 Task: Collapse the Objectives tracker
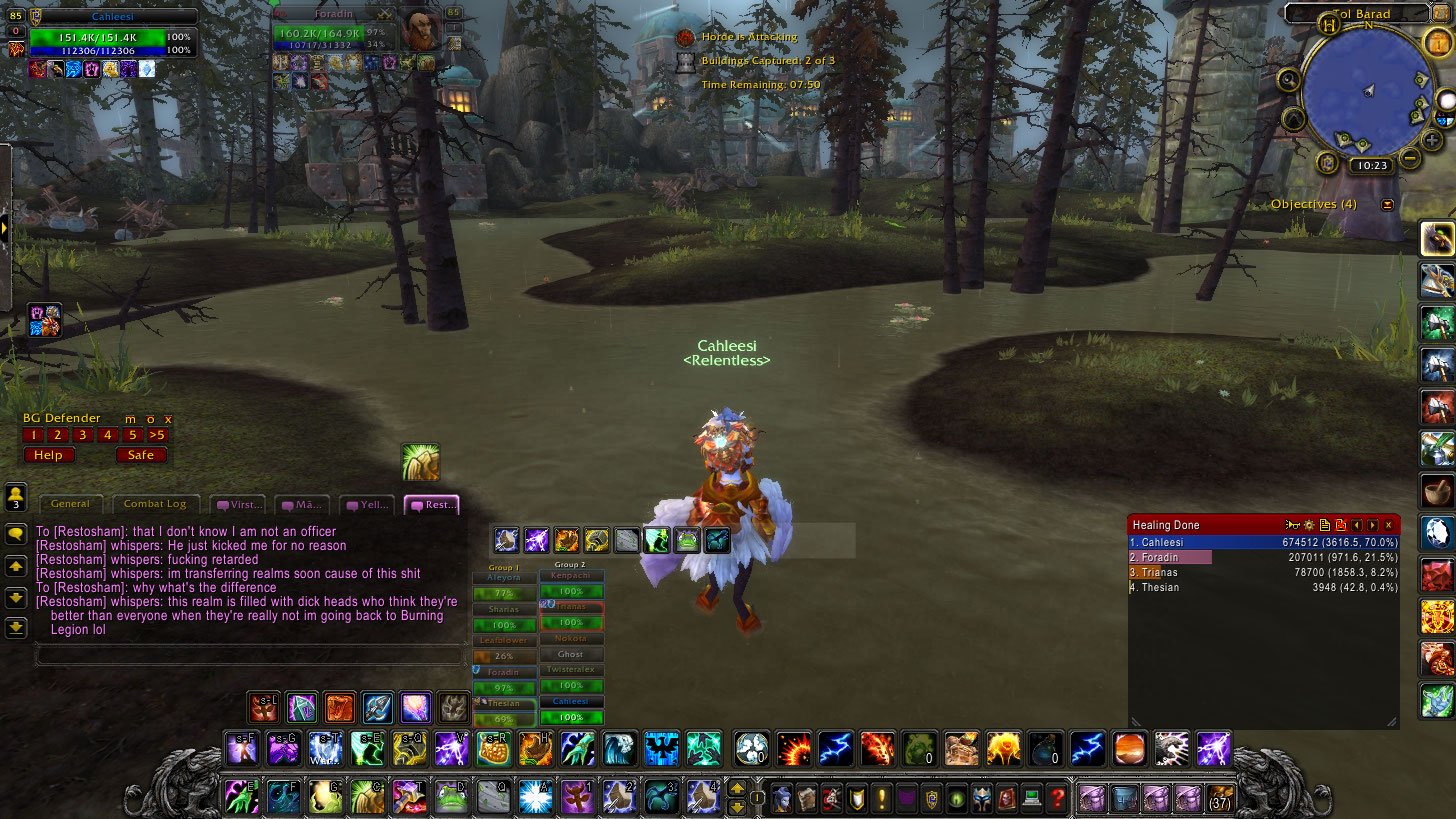pyautogui.click(x=1387, y=205)
